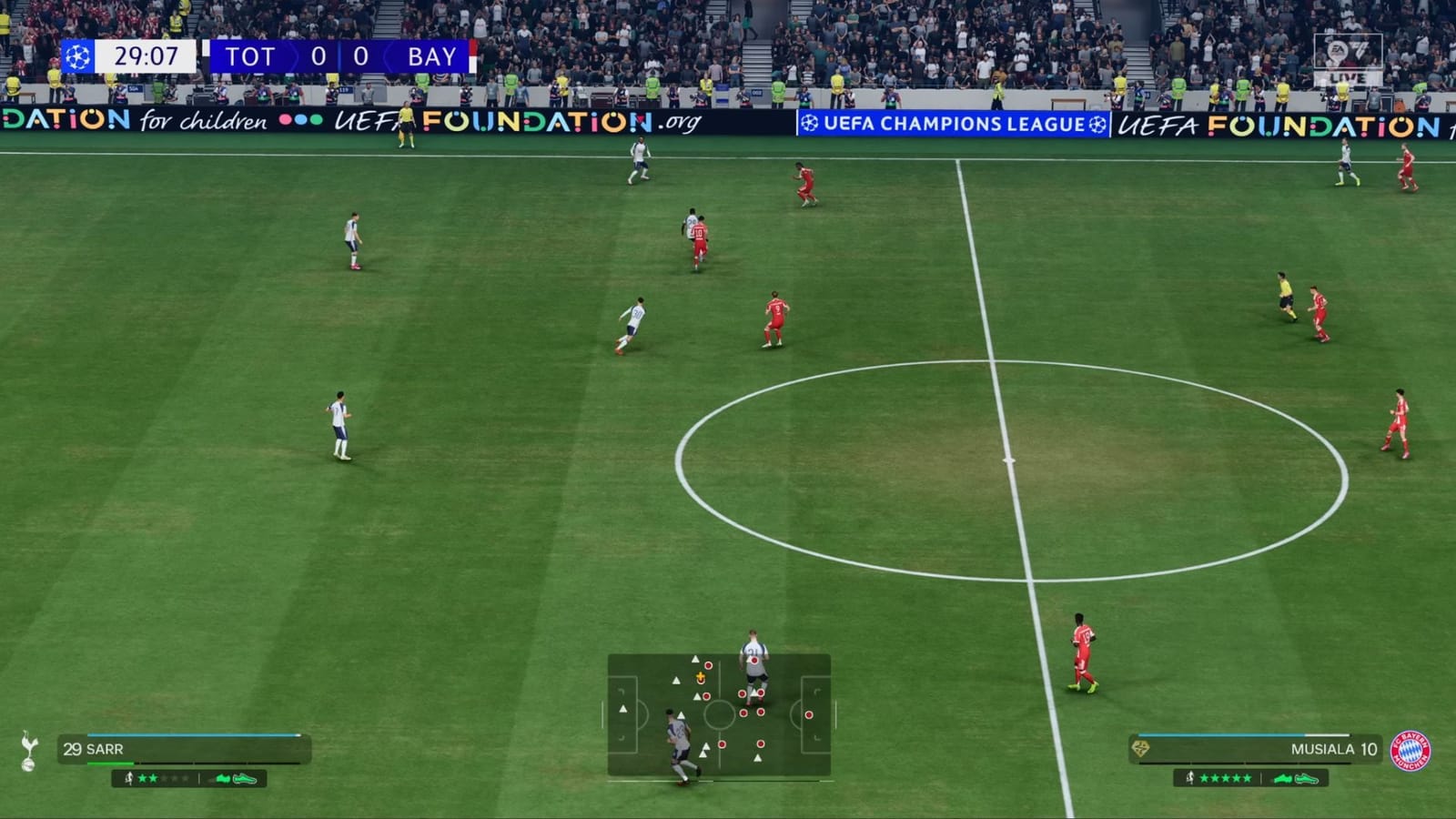Select the TOT team abbreviation on the scoreboard

coord(252,56)
